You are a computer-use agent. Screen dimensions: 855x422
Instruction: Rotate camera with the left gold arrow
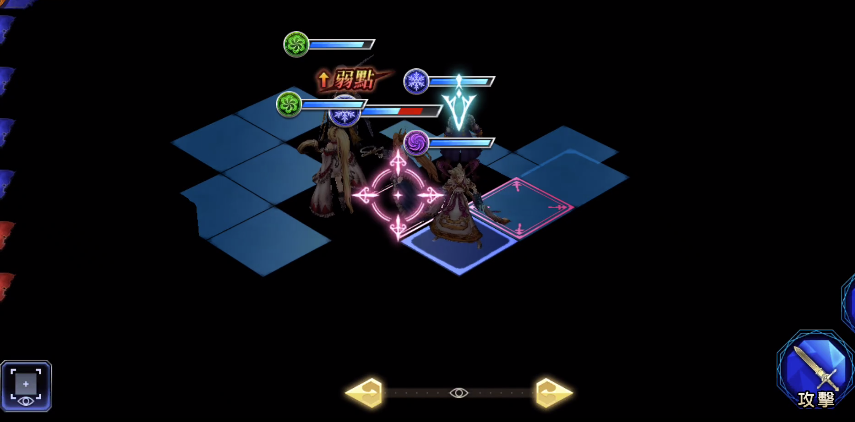364,393
